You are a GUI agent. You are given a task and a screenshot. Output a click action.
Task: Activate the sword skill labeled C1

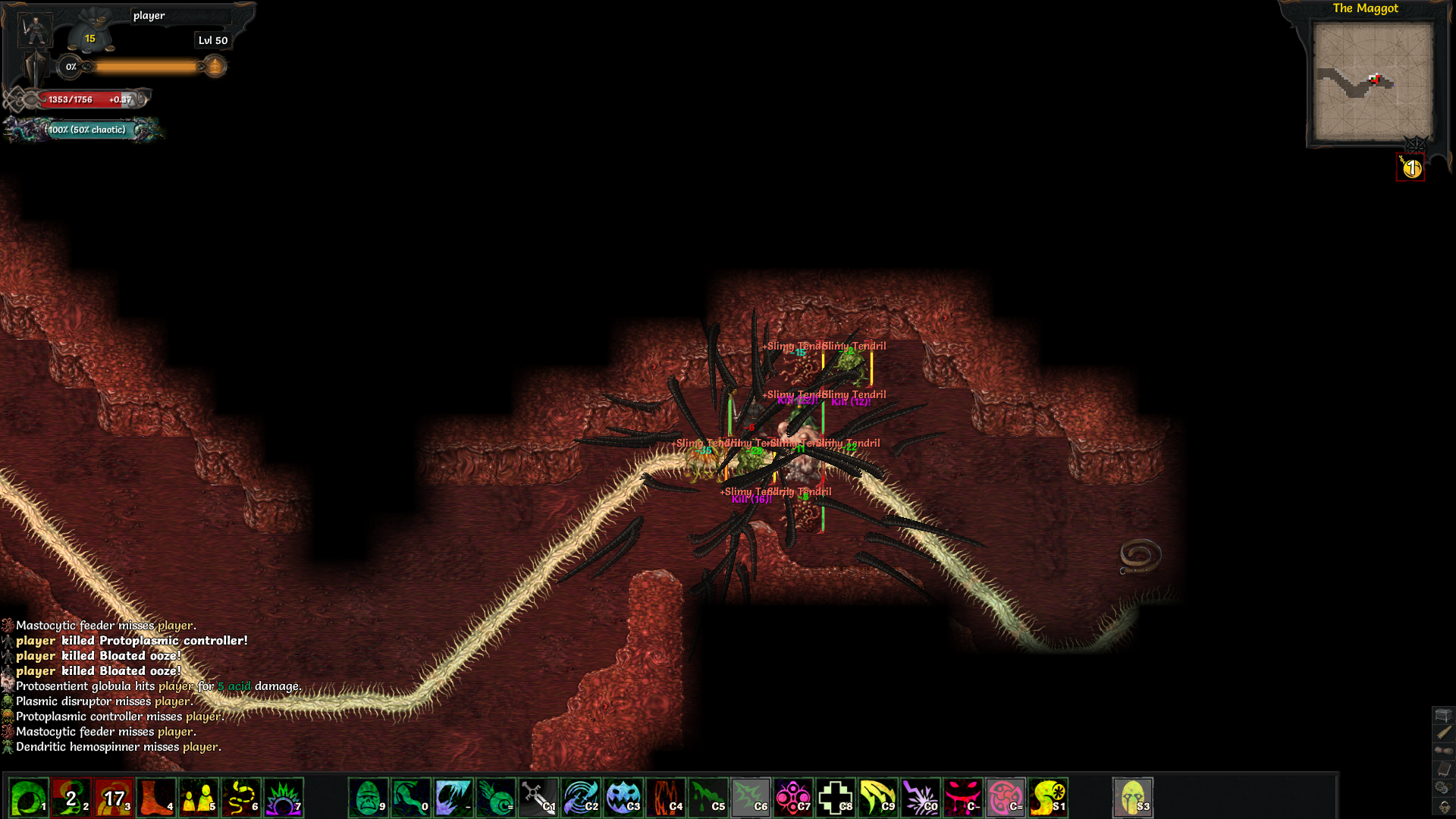(538, 799)
